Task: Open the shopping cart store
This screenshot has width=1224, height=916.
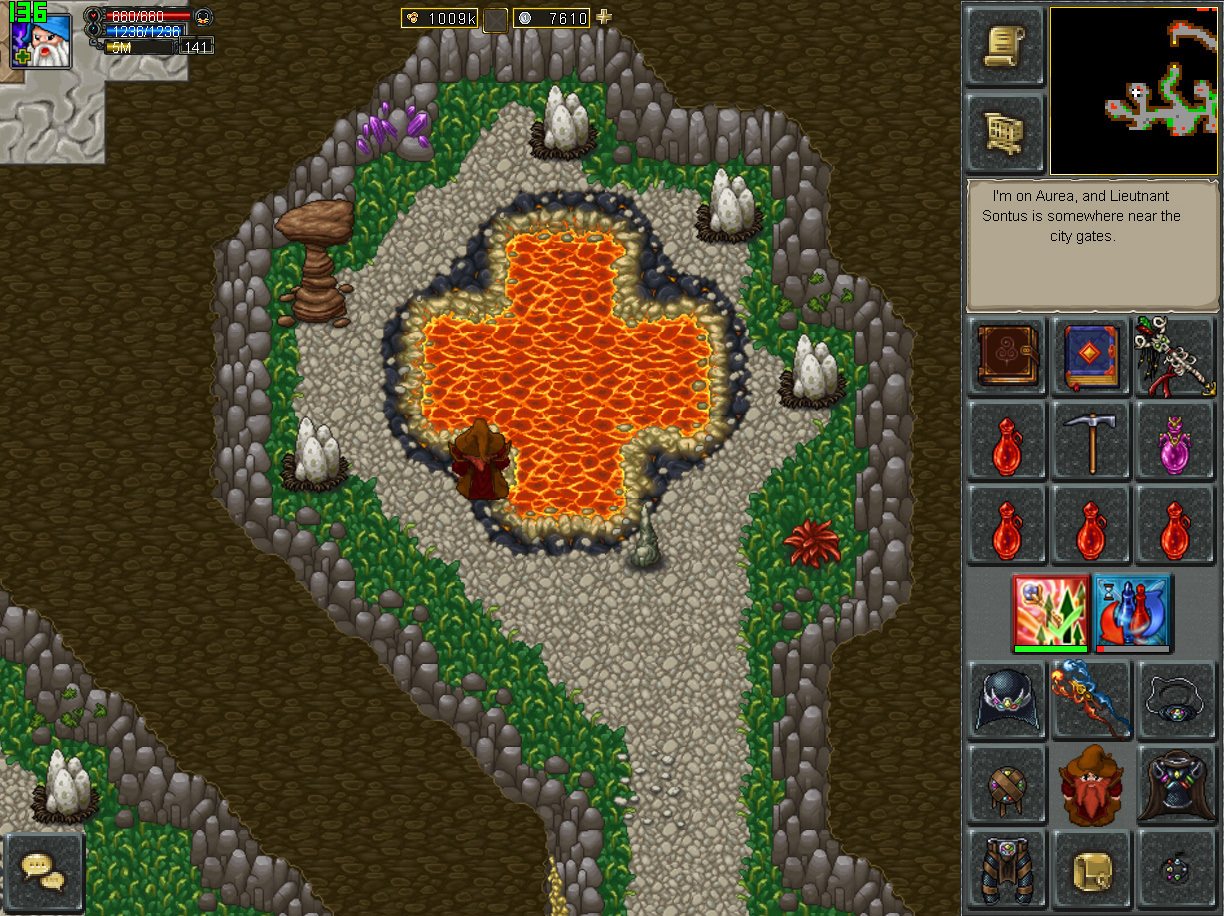Action: click(1005, 133)
